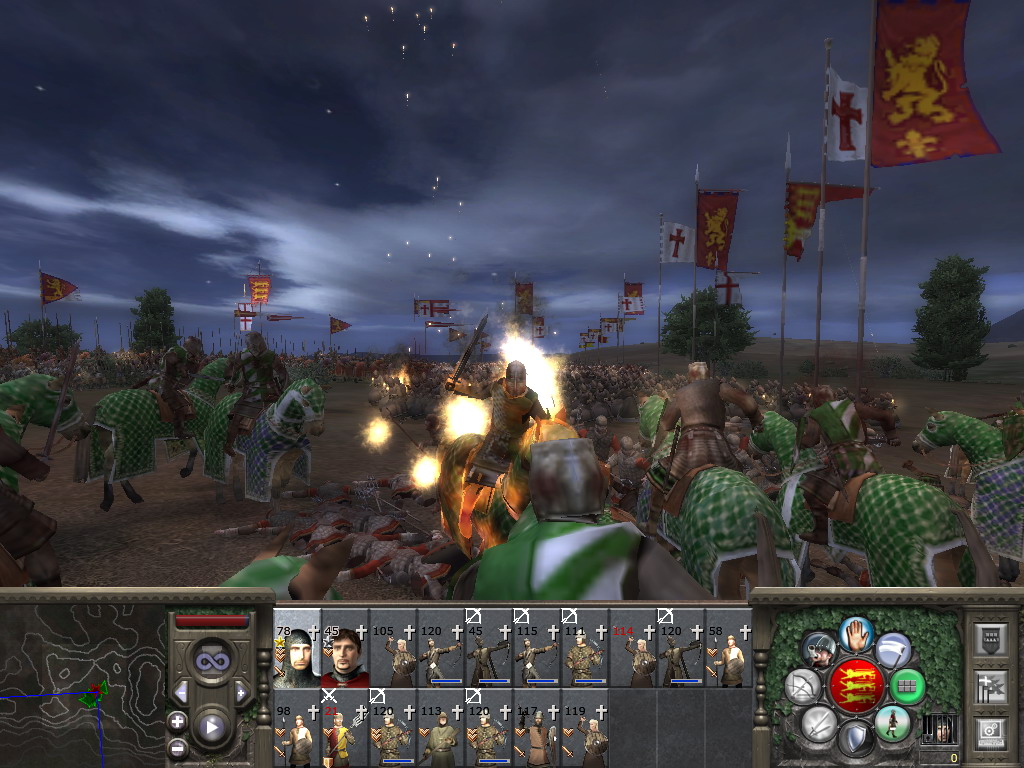Click the infinity symbol battle timer button
1024x768 pixels.
pyautogui.click(x=211, y=662)
